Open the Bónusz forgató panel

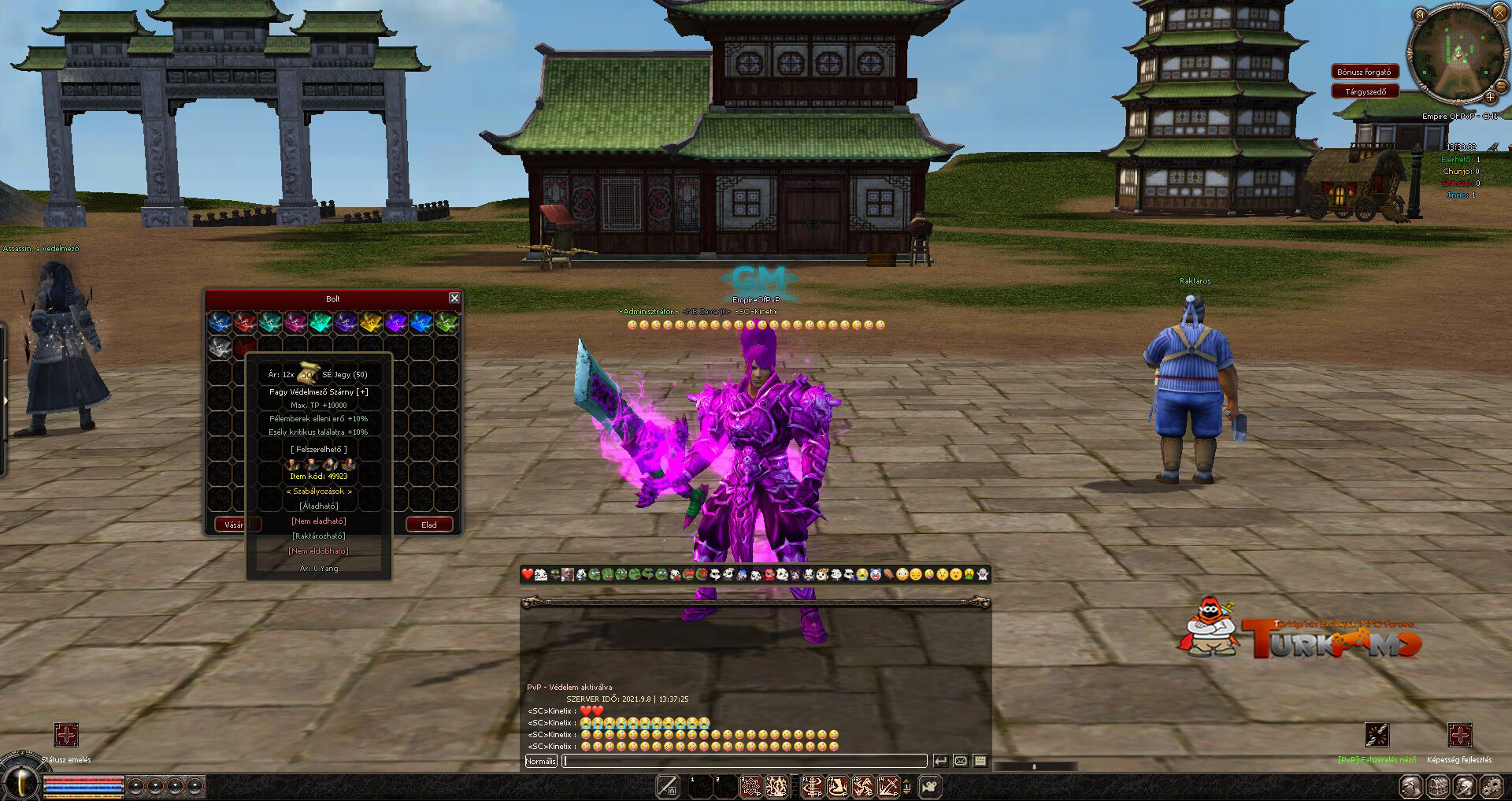[1365, 72]
